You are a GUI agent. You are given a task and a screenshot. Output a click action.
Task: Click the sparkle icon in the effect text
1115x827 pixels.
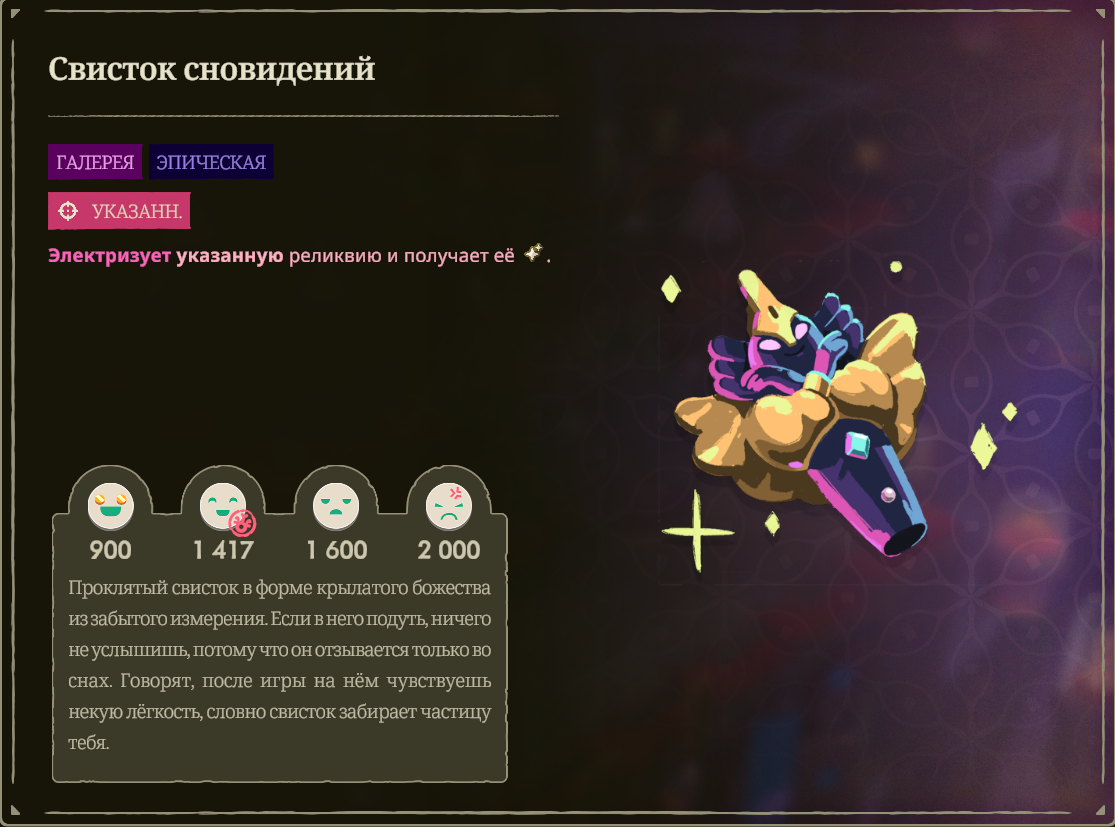point(533,255)
